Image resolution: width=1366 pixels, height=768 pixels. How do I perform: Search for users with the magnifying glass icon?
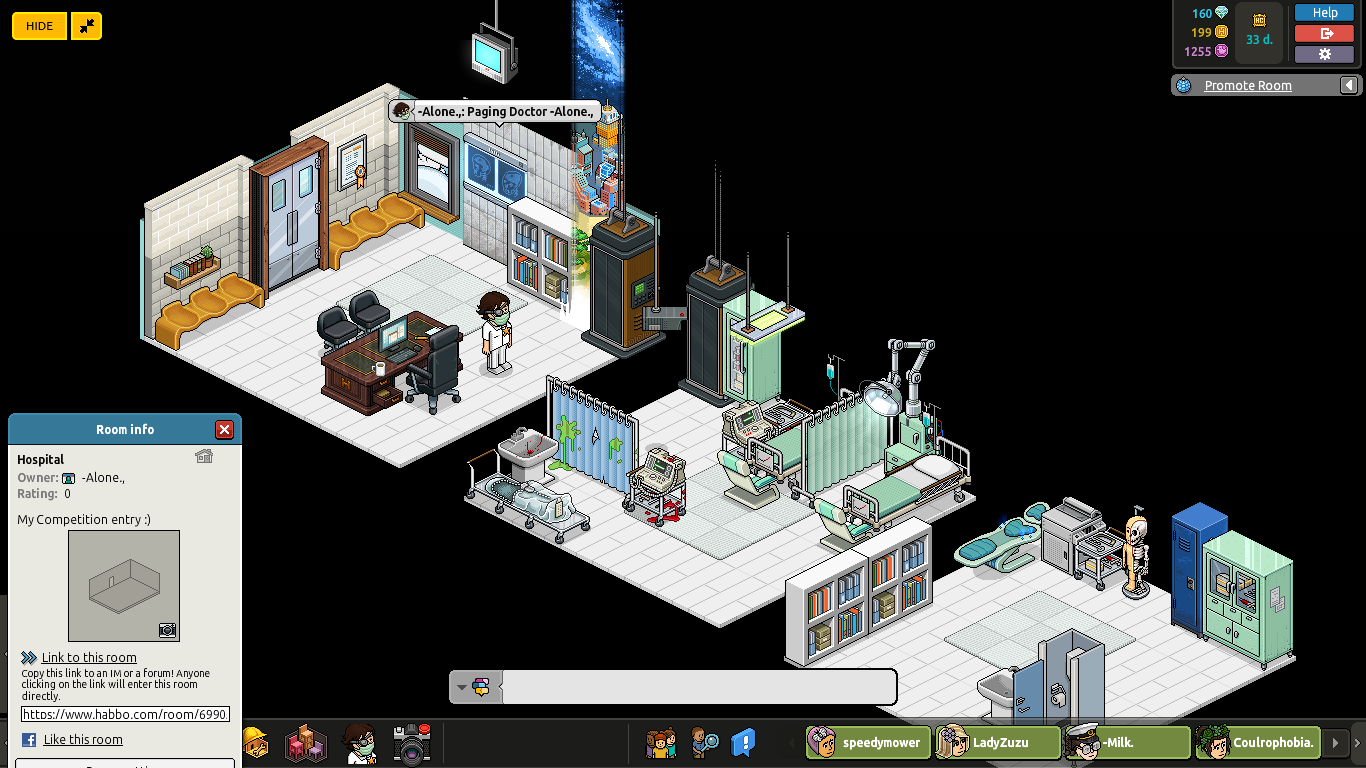[705, 742]
